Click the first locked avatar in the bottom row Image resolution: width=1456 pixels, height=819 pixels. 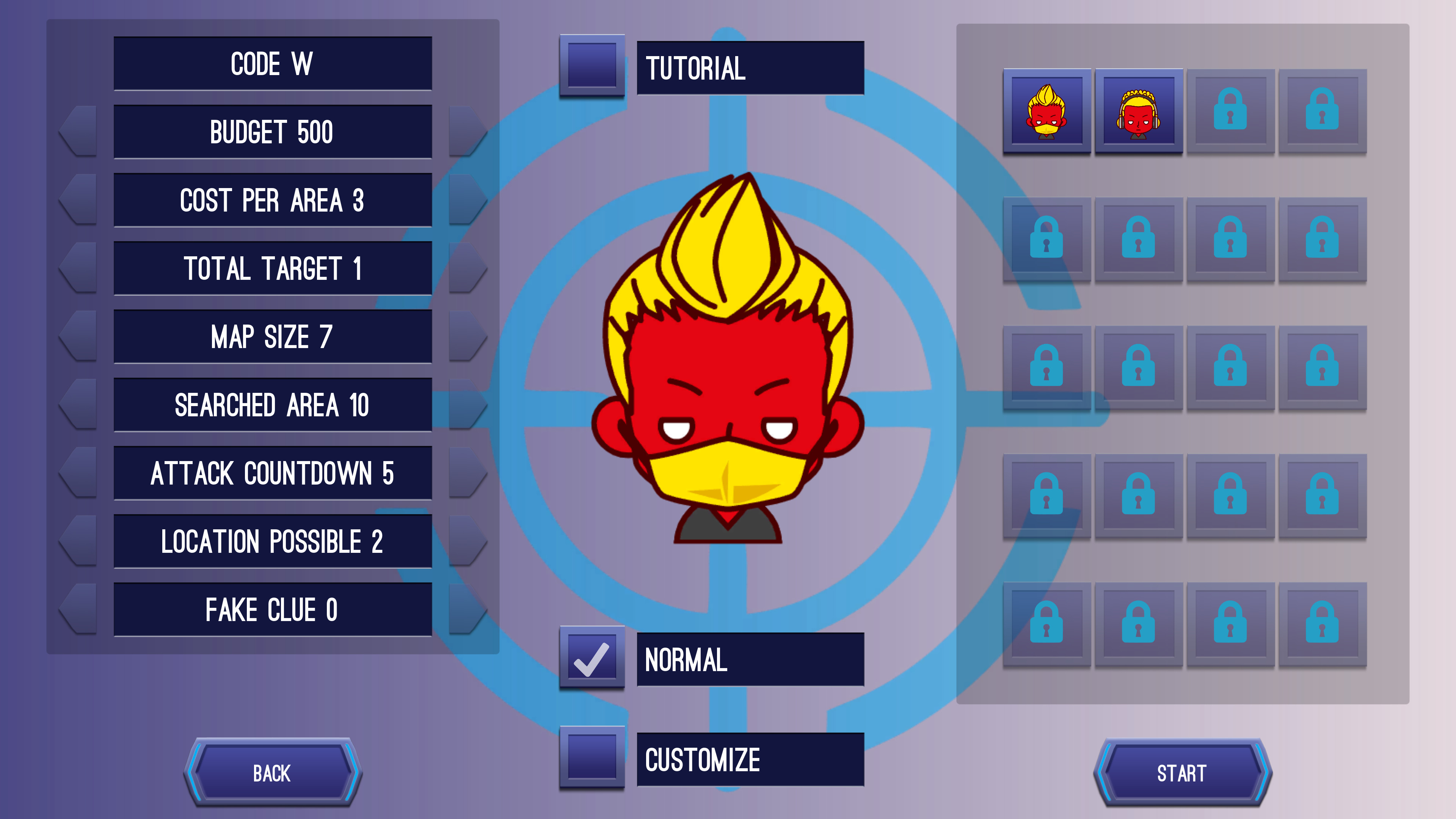(x=1046, y=625)
